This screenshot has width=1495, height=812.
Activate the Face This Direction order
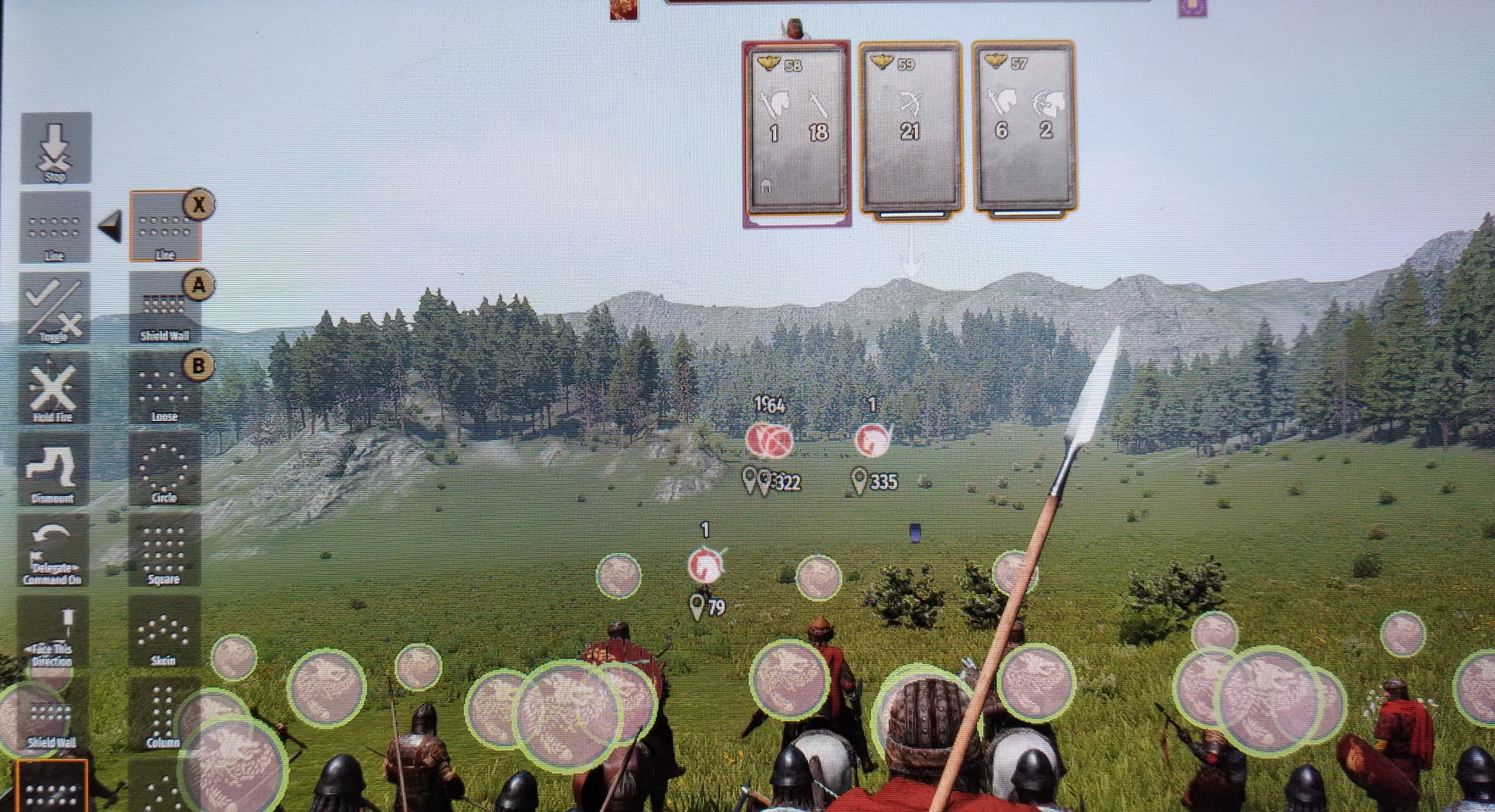[53, 634]
